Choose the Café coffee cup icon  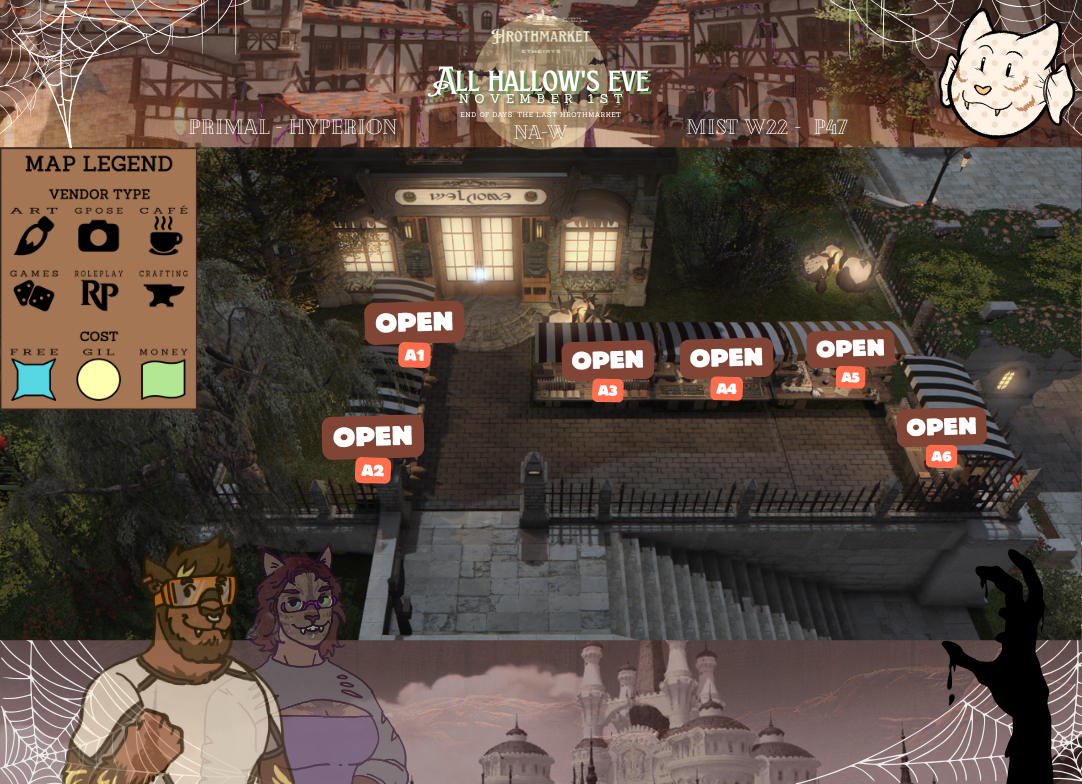pyautogui.click(x=163, y=236)
